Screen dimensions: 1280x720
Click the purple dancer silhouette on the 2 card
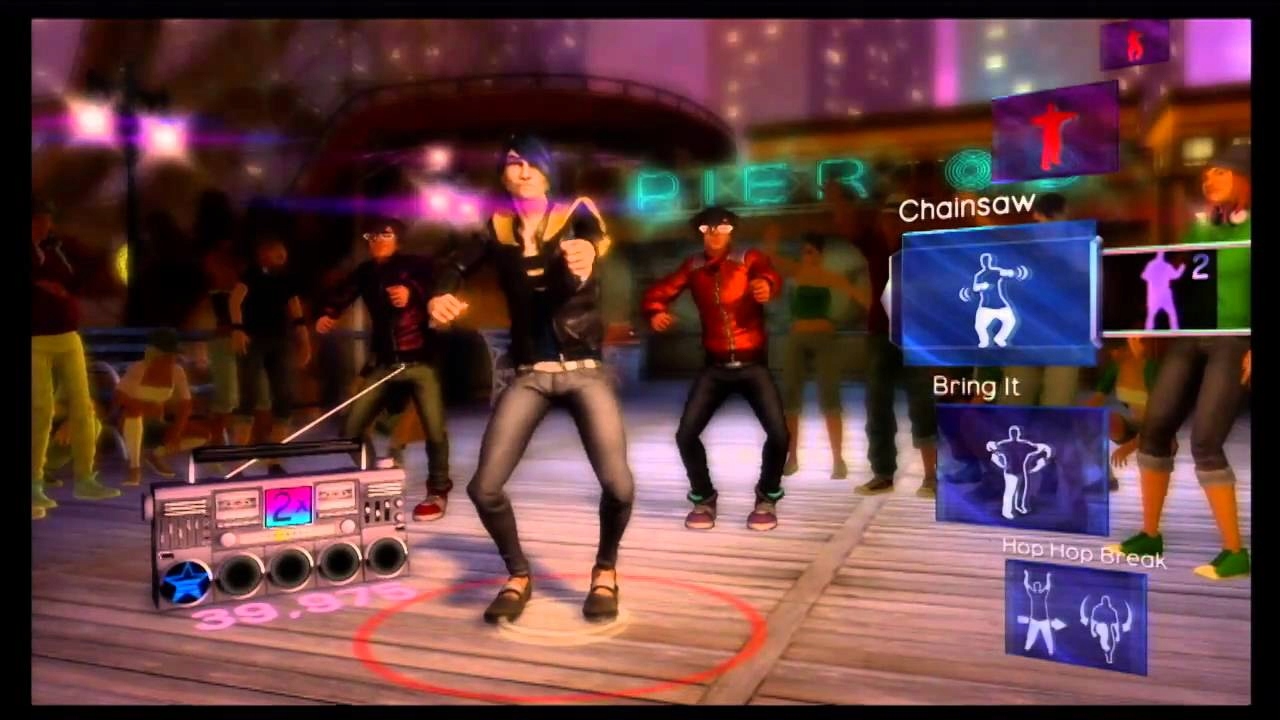click(1160, 290)
